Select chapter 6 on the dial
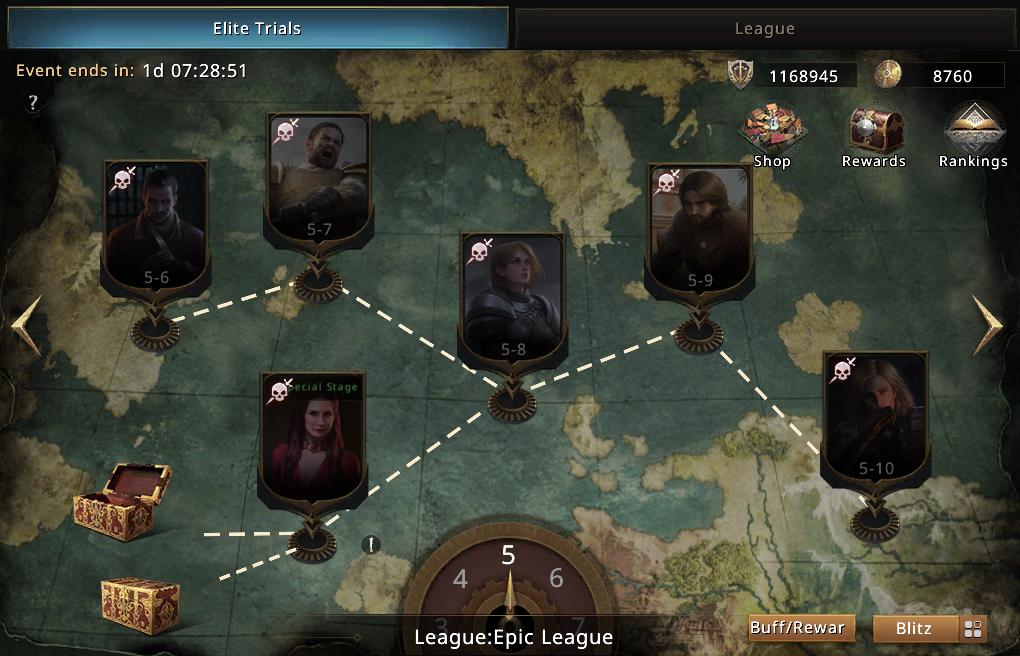Image resolution: width=1020 pixels, height=656 pixels. [556, 578]
